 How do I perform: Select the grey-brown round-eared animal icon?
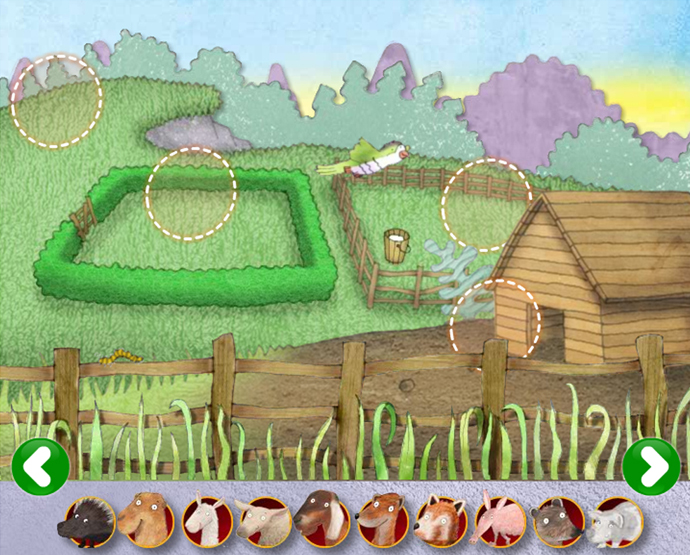557,521
